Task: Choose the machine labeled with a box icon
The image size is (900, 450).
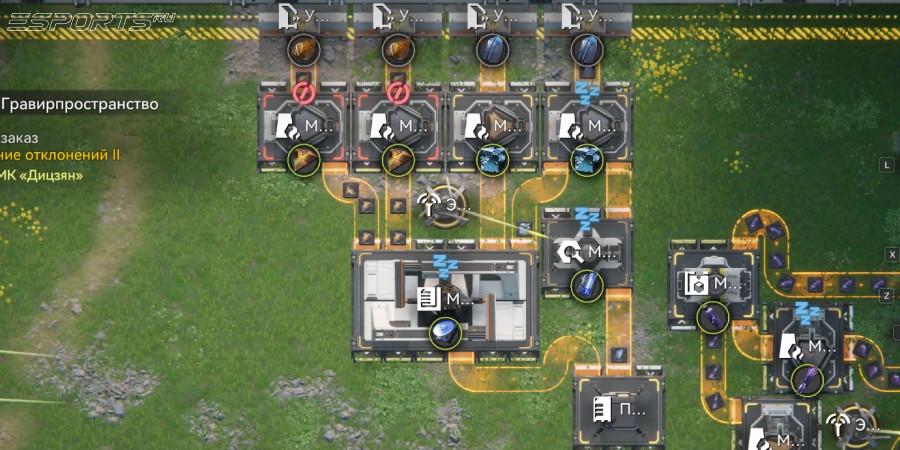Action: coord(712,284)
